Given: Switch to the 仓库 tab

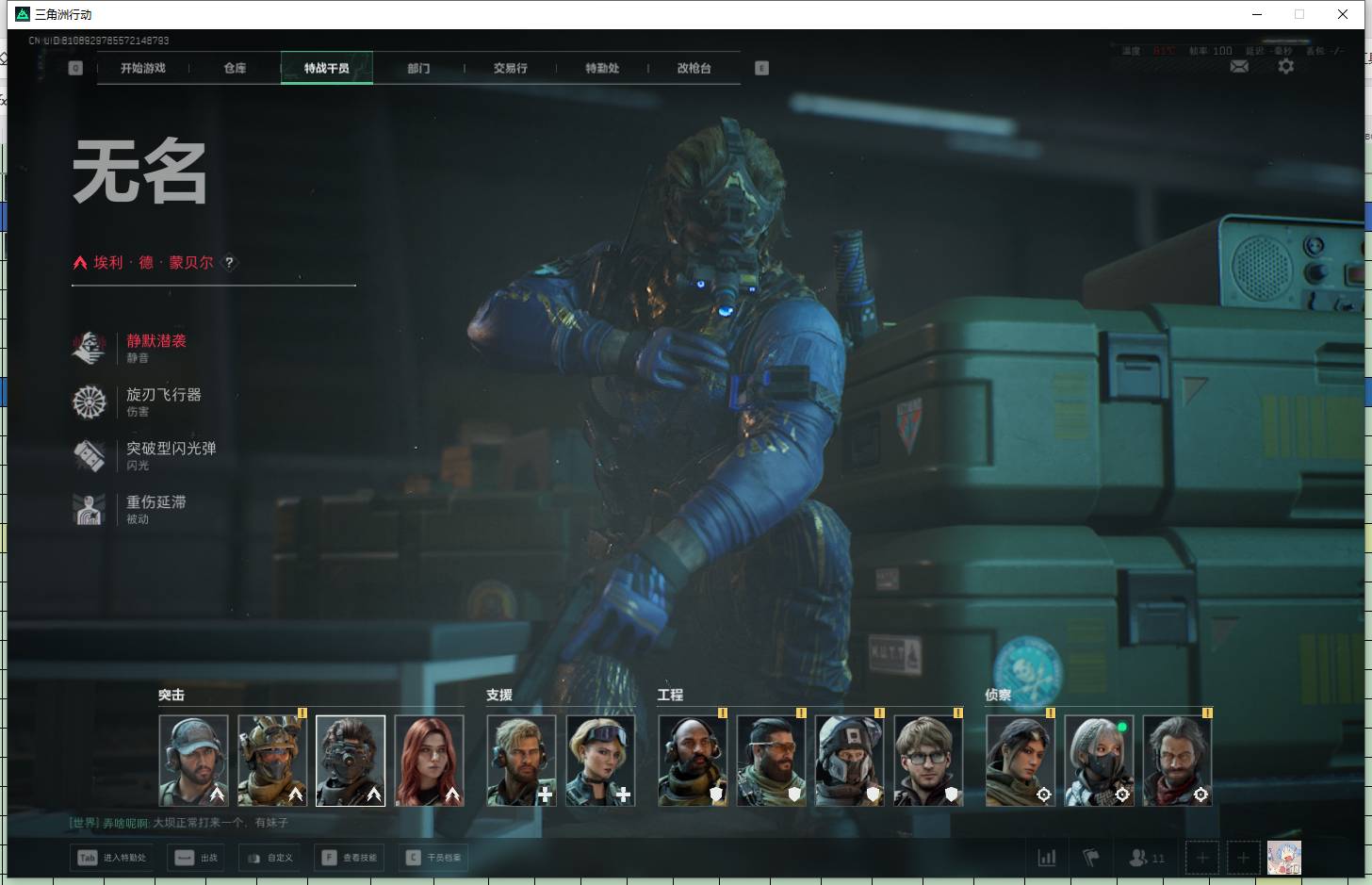Looking at the screenshot, I should tap(235, 68).
